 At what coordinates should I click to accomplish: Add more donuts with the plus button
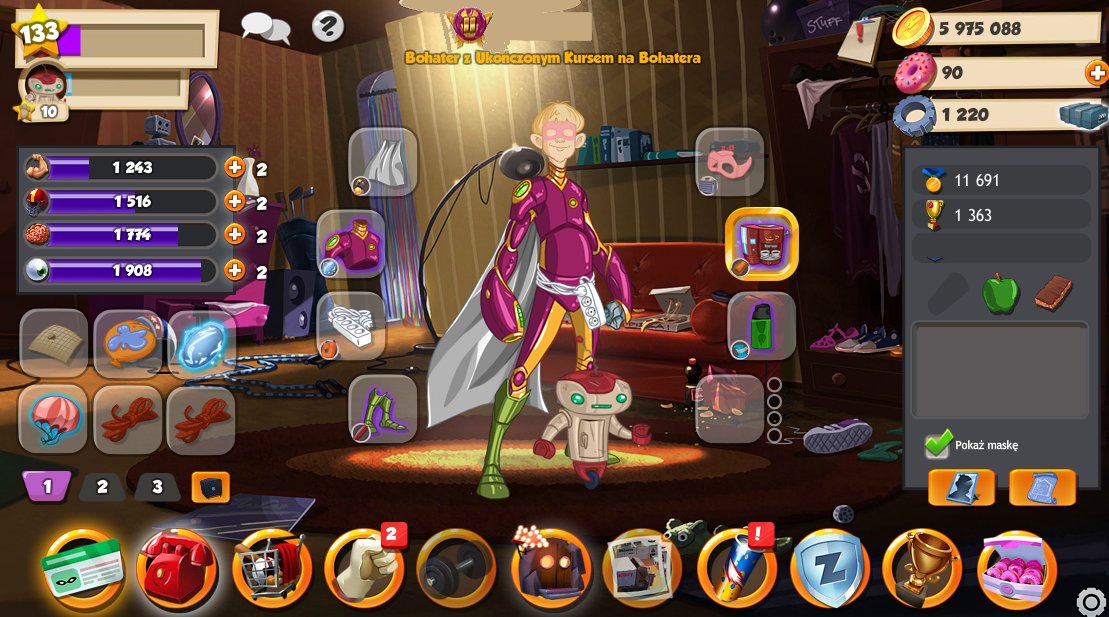click(x=1095, y=72)
